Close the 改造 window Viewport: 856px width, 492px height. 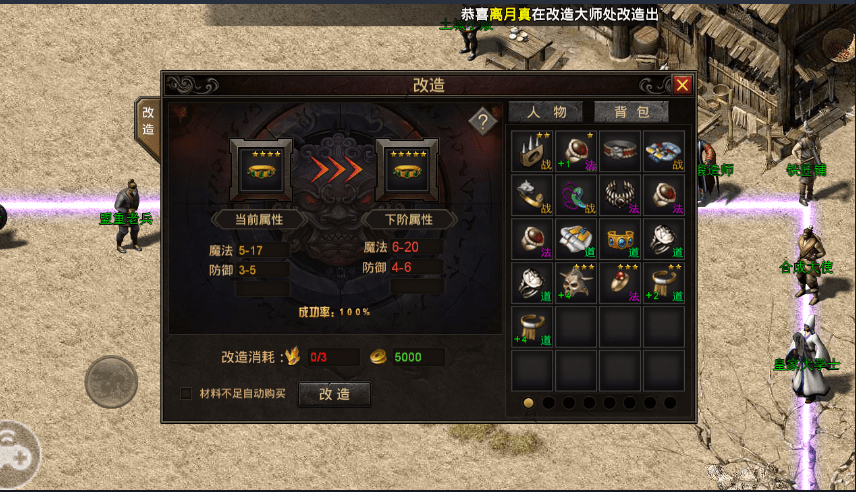click(682, 85)
